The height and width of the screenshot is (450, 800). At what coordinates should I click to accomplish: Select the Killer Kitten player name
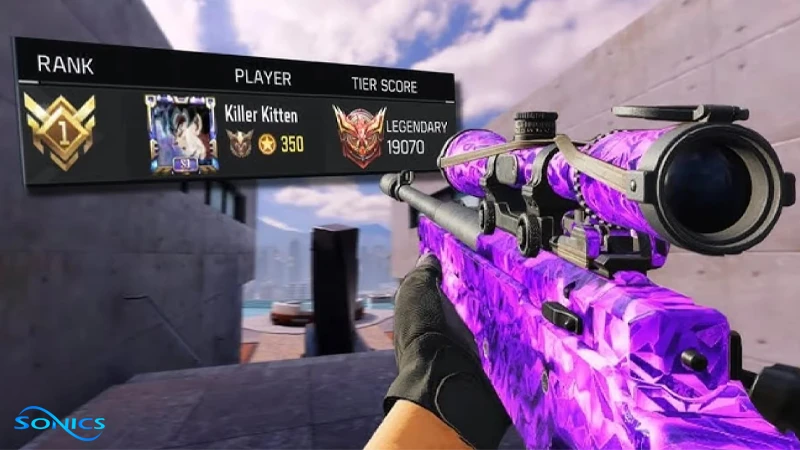click(x=261, y=114)
